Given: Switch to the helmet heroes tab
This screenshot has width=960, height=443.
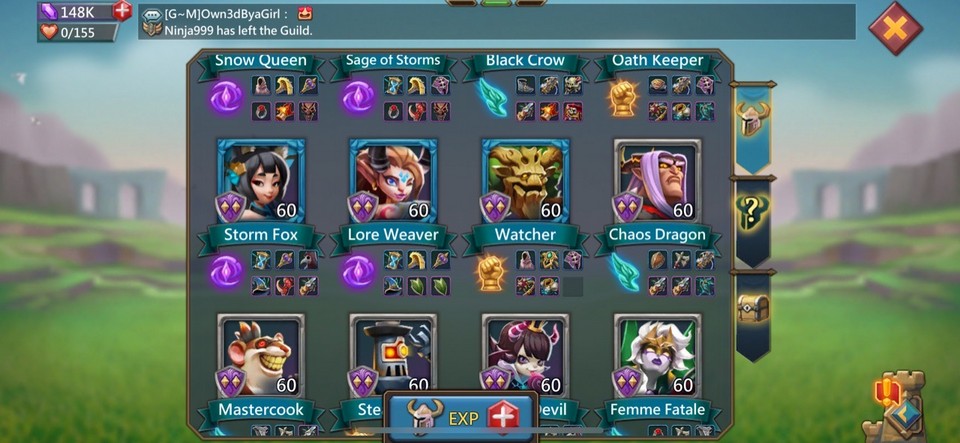Looking at the screenshot, I should point(753,121).
